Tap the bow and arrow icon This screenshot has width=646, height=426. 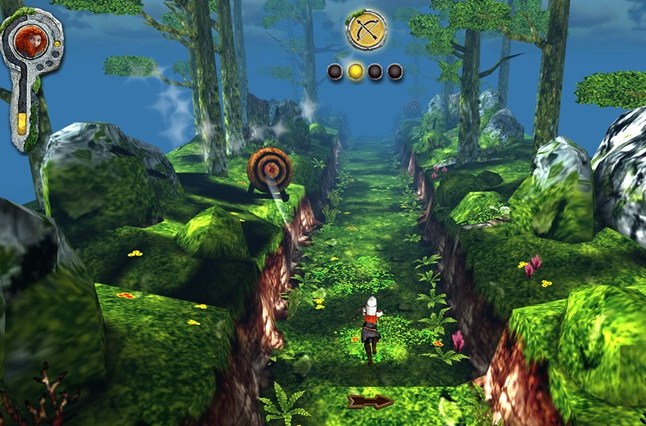pos(365,30)
